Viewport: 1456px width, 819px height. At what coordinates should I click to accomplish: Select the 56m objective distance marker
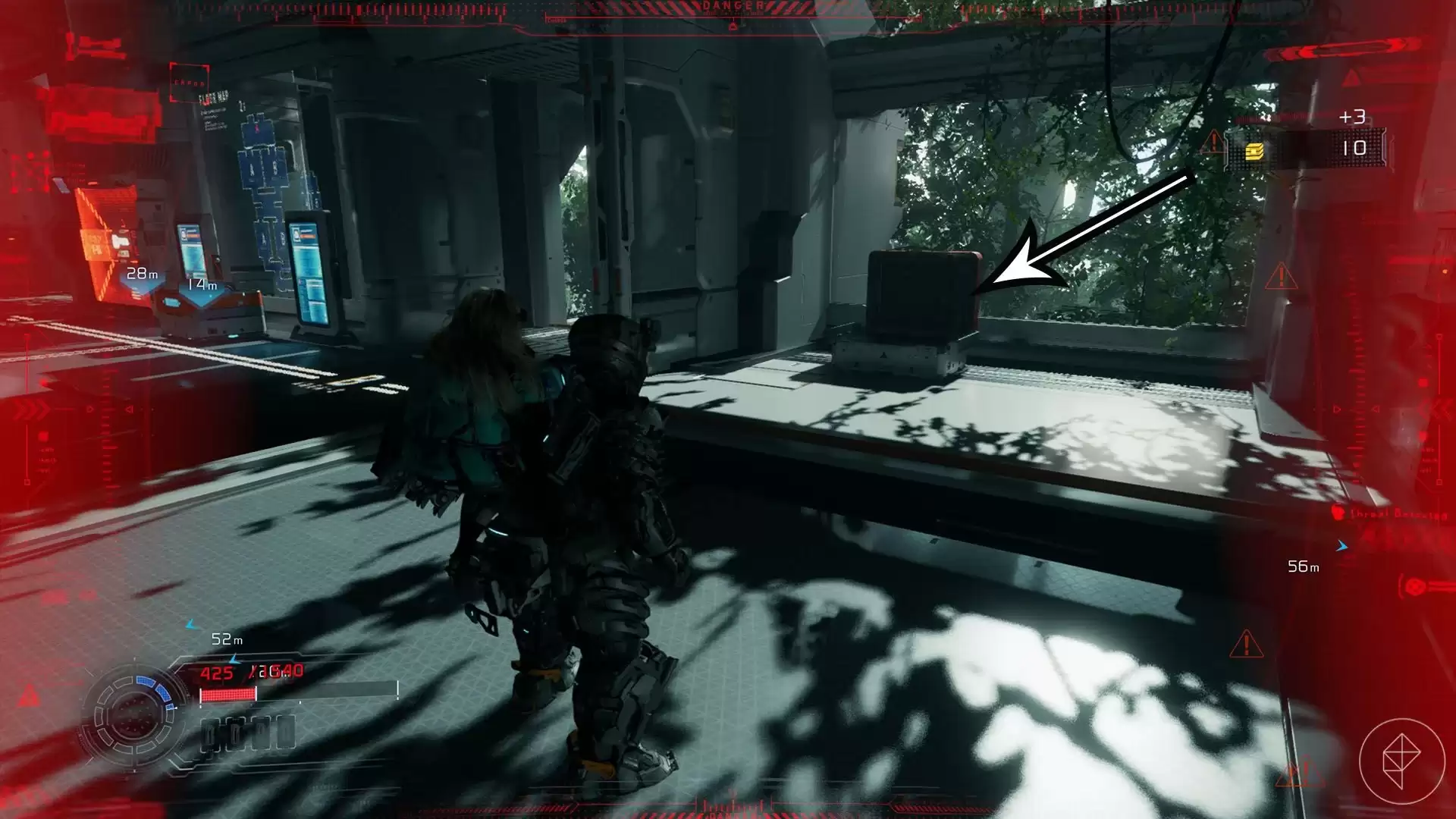click(1303, 566)
